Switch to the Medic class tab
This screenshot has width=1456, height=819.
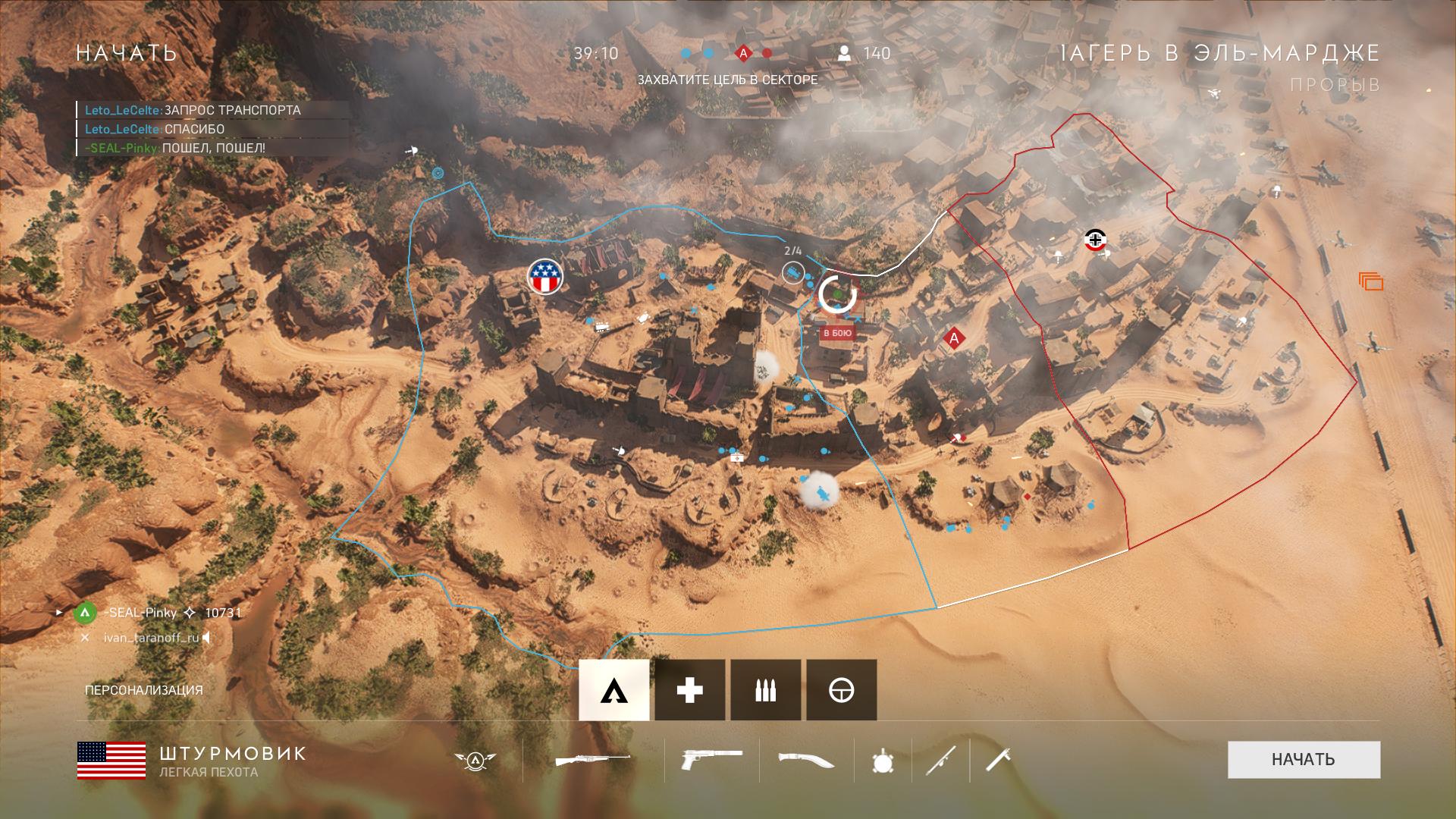point(689,690)
